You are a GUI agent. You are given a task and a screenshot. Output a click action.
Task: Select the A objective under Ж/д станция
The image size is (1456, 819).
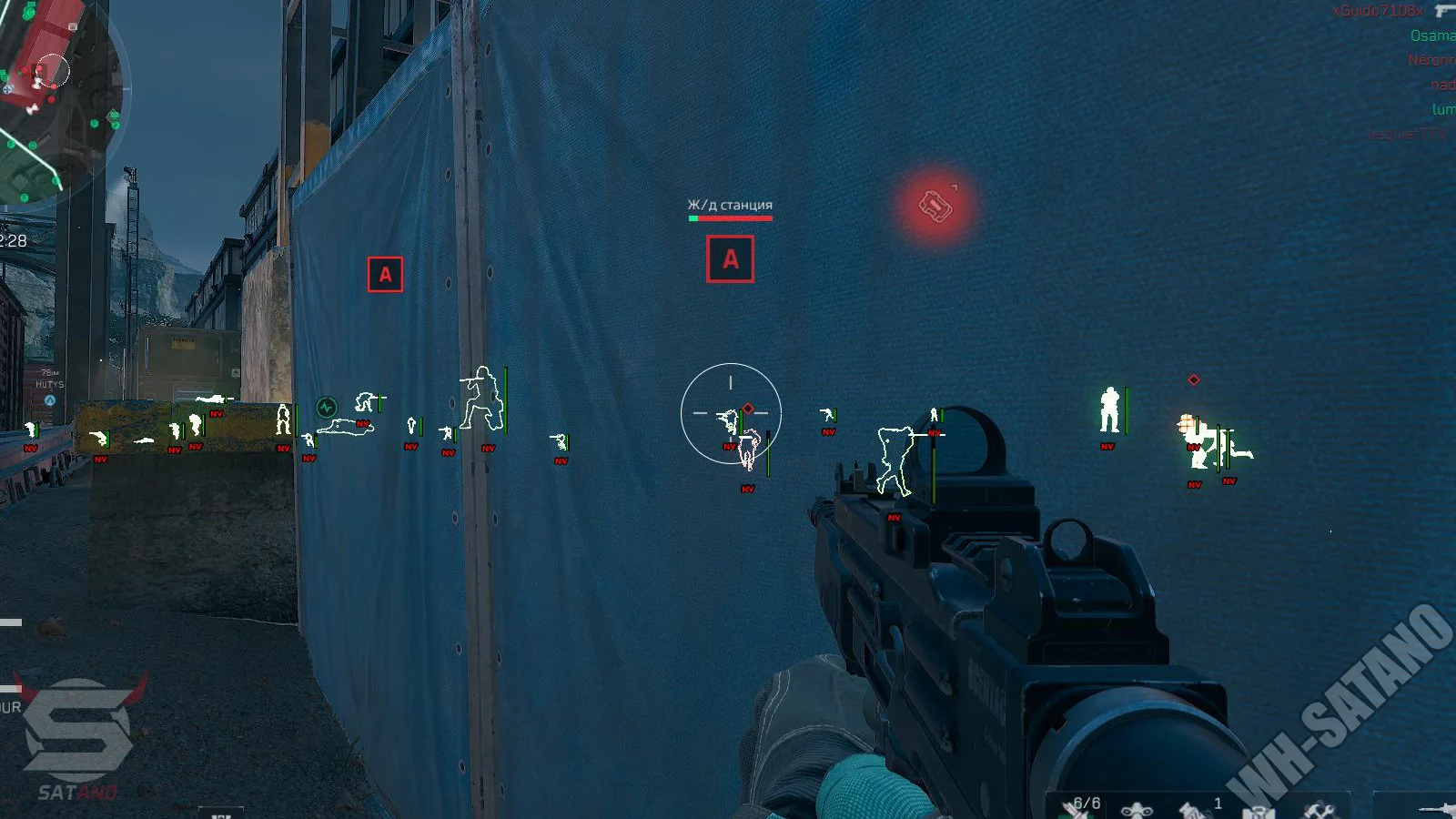[x=730, y=259]
